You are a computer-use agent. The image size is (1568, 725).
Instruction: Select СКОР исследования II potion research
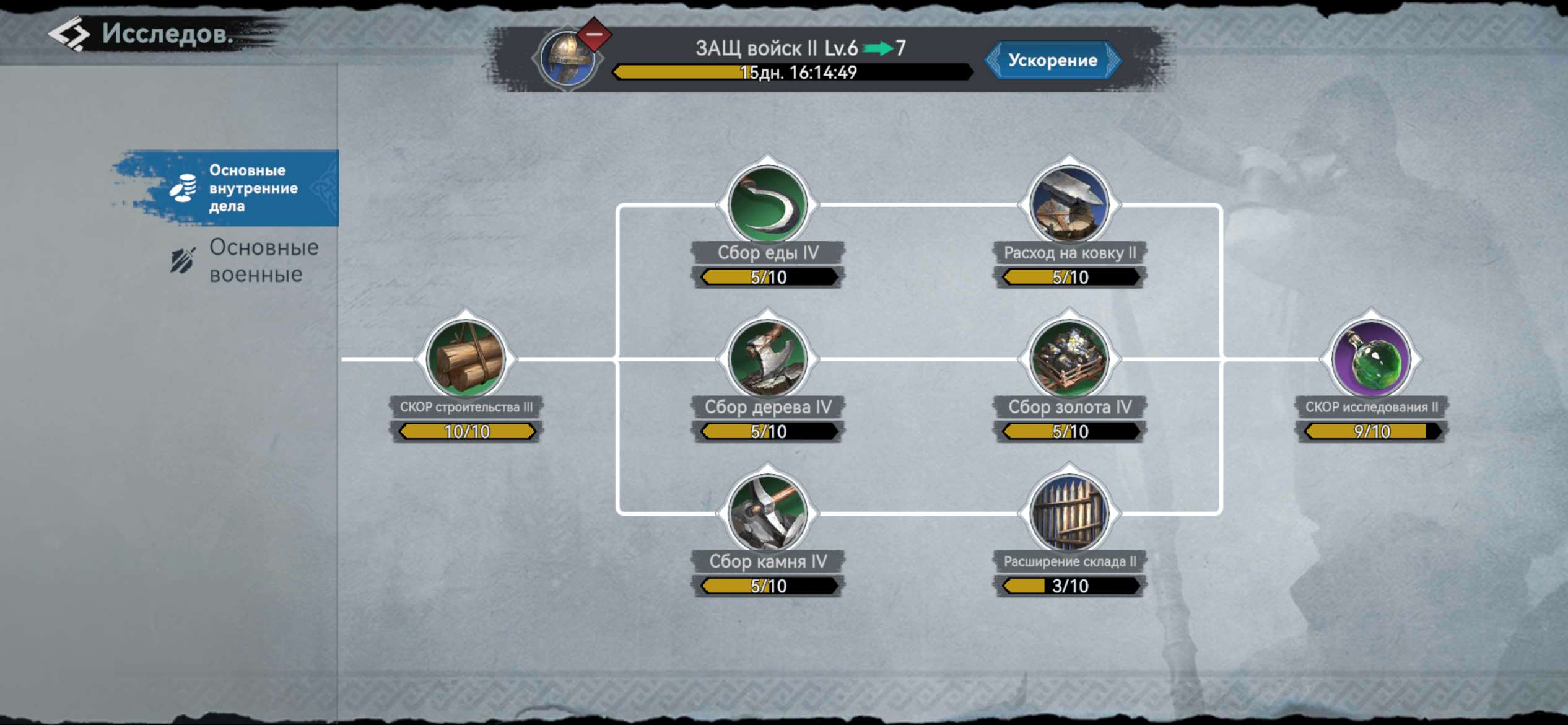coord(1371,358)
